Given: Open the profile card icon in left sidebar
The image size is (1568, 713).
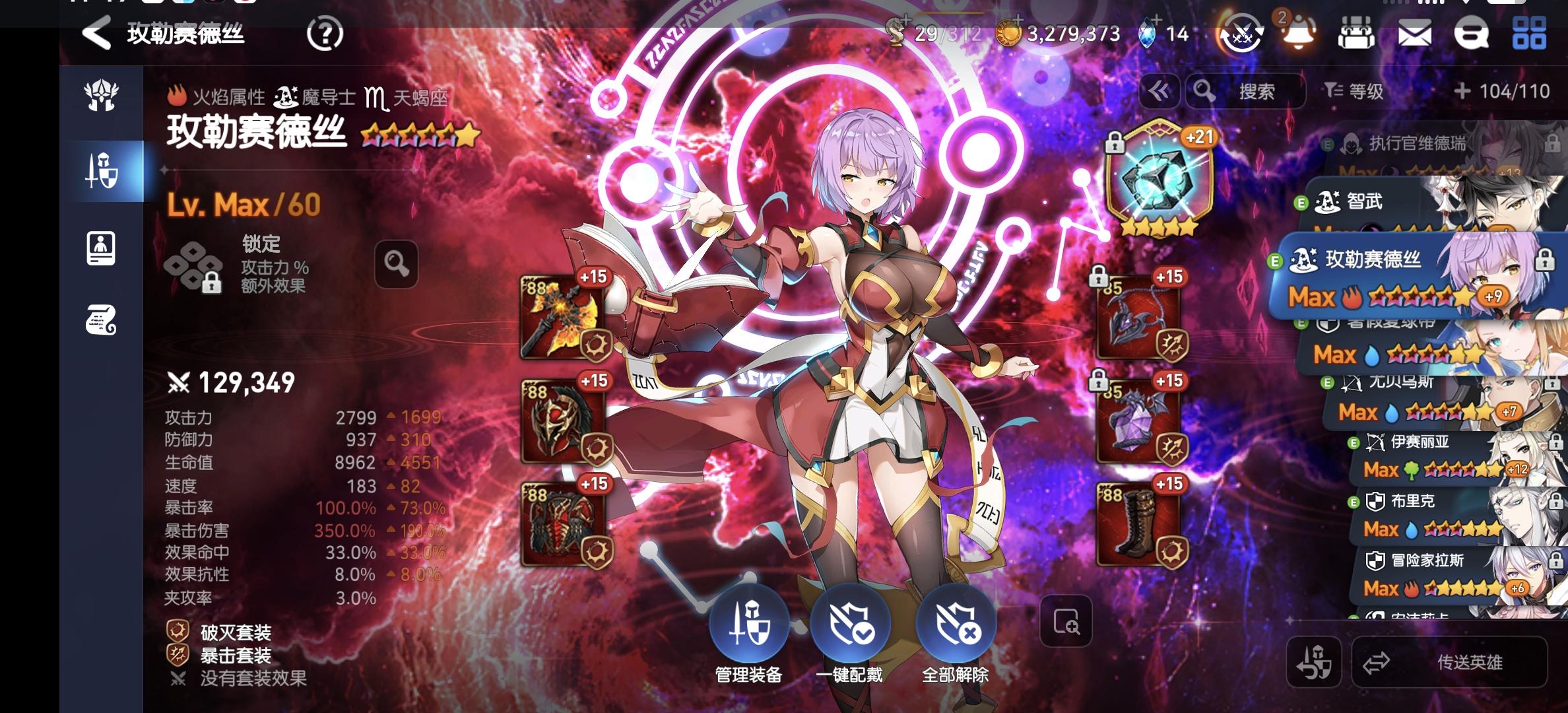Looking at the screenshot, I should tap(100, 250).
